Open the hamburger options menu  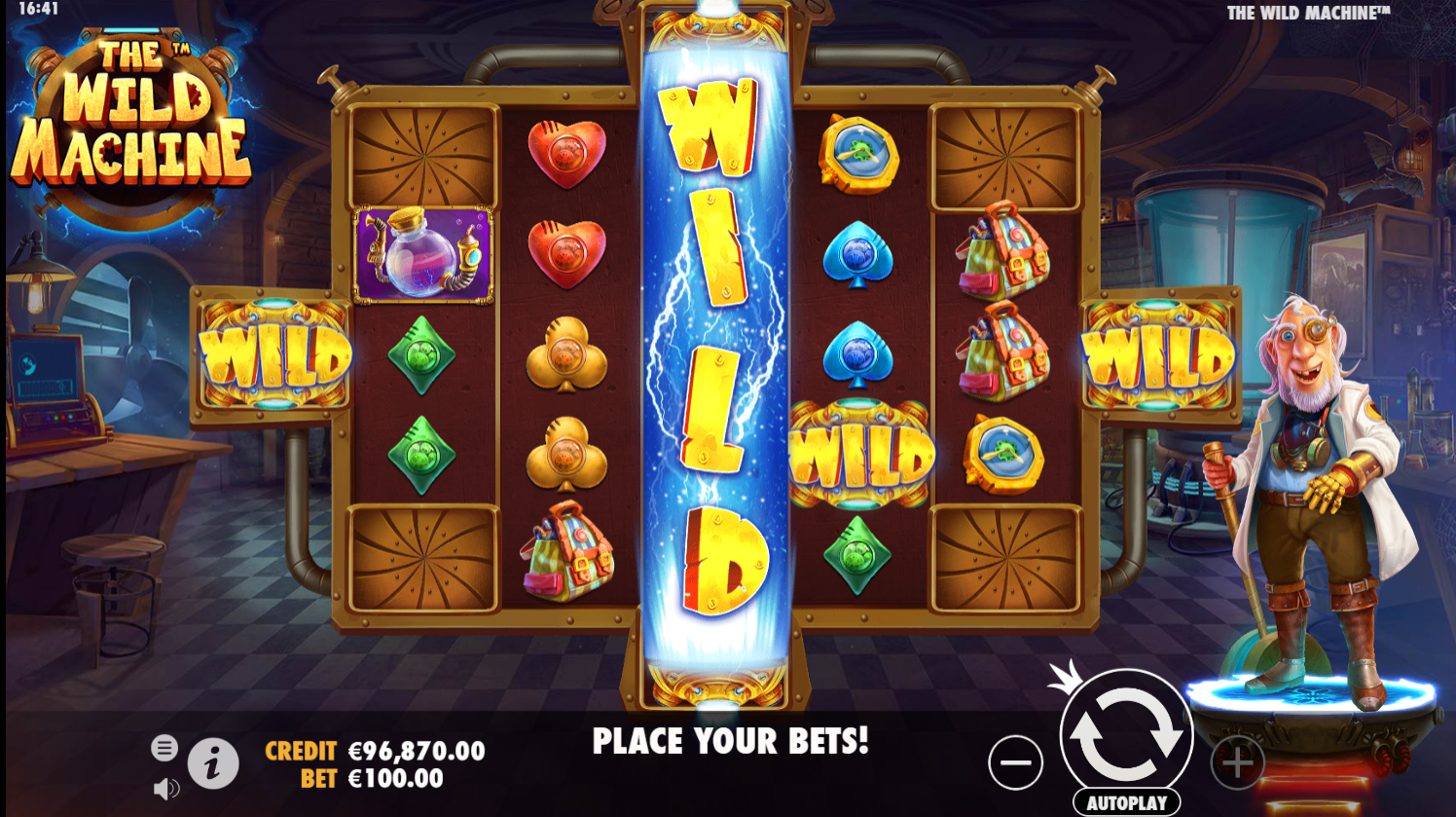[x=164, y=748]
